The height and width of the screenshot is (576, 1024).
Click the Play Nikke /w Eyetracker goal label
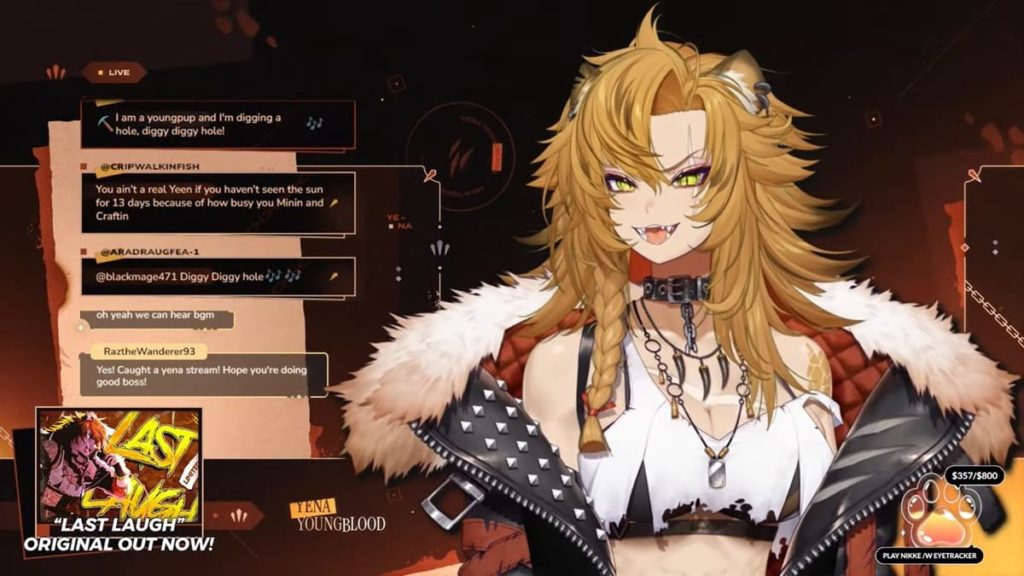tap(930, 555)
